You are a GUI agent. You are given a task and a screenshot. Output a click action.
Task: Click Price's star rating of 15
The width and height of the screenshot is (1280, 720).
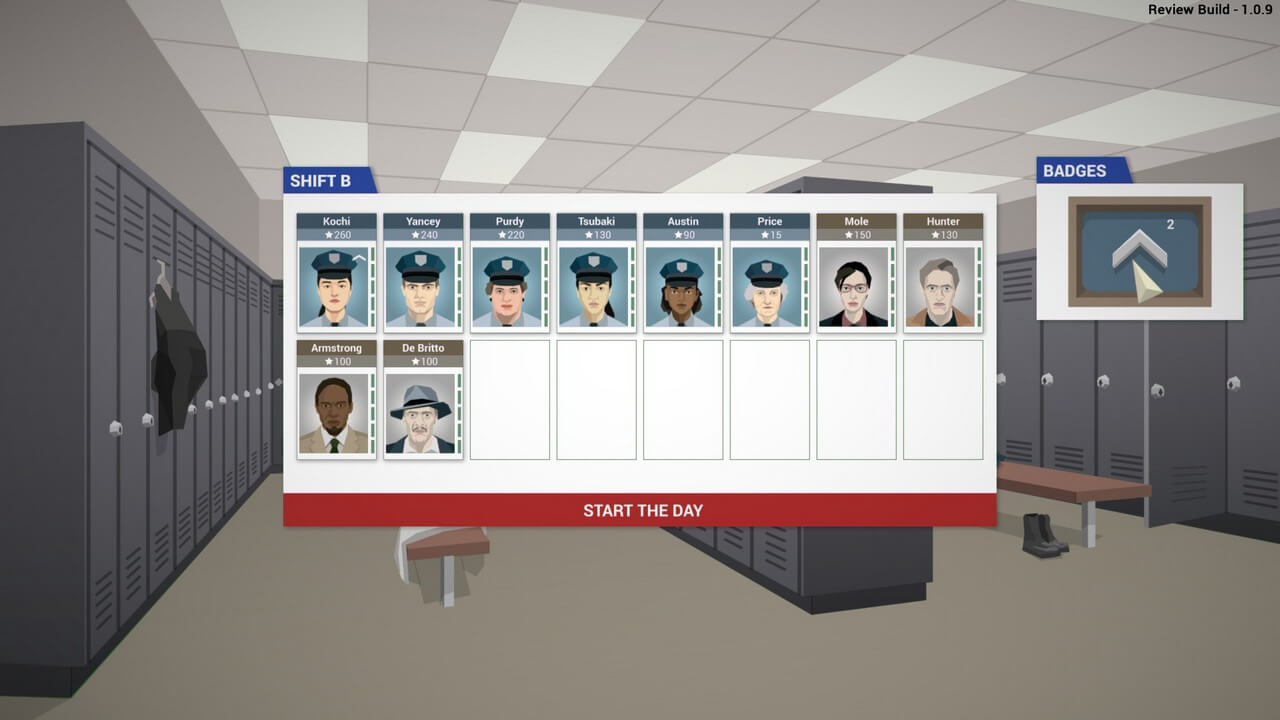(x=769, y=234)
